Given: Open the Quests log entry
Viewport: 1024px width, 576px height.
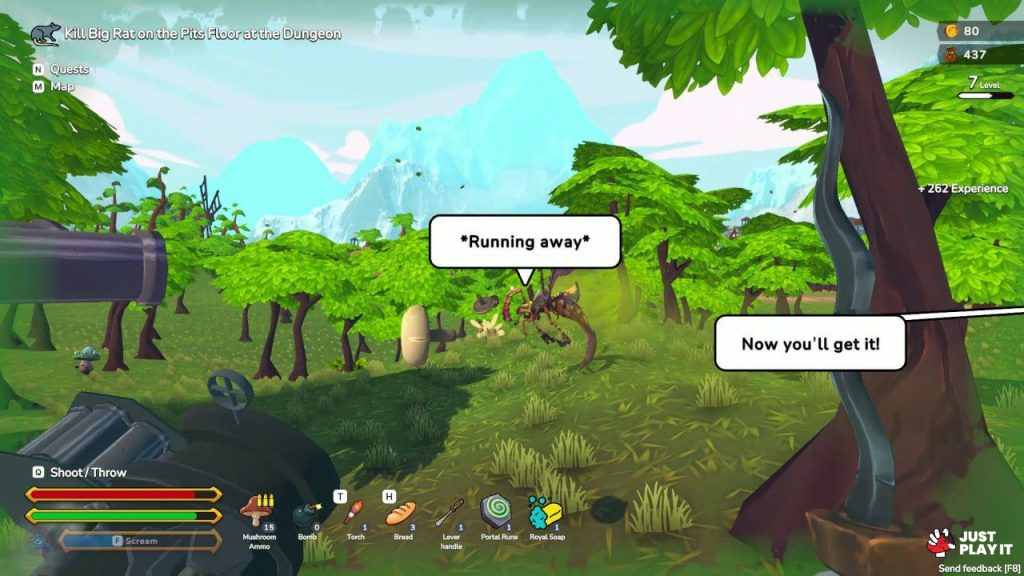Looking at the screenshot, I should point(69,69).
